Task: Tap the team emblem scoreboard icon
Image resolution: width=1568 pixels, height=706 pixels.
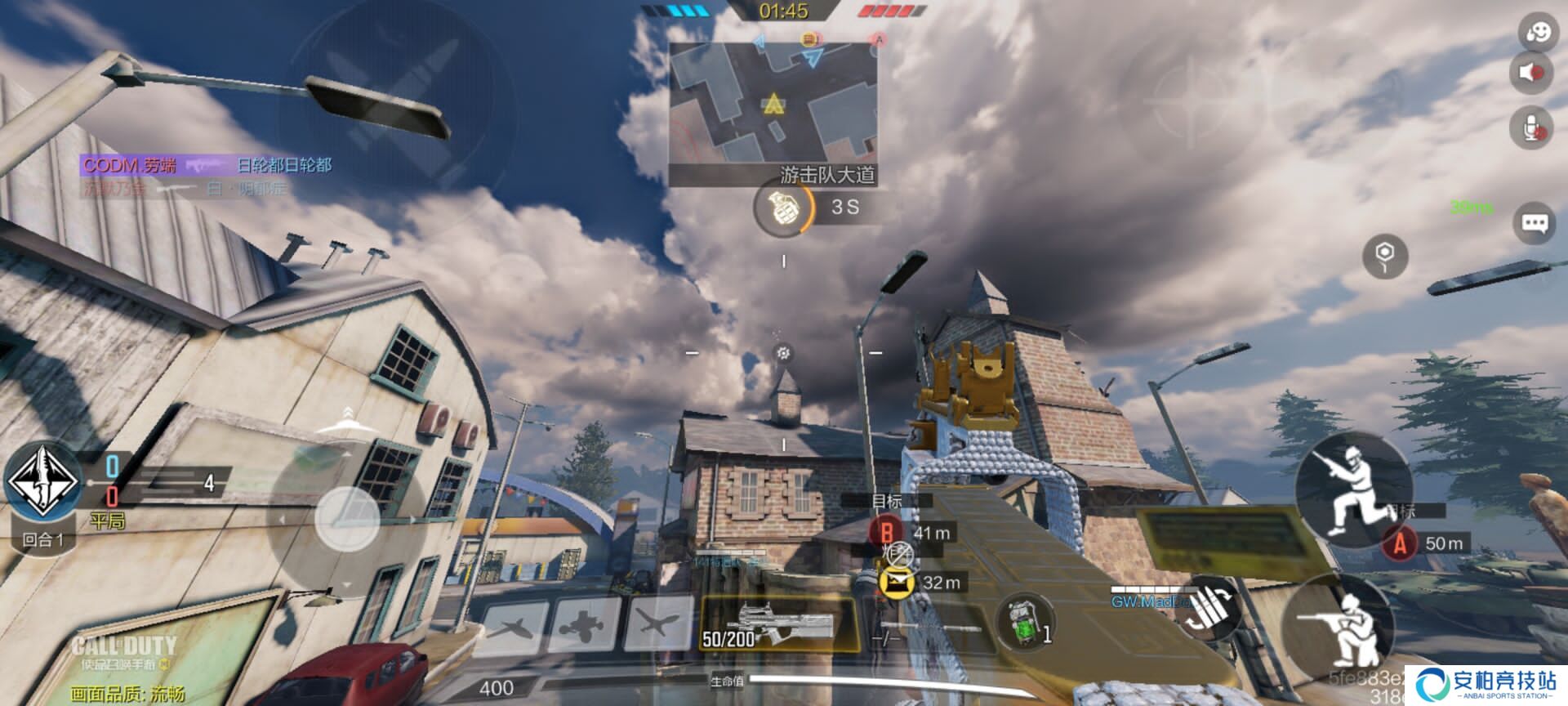Action: [x=43, y=482]
